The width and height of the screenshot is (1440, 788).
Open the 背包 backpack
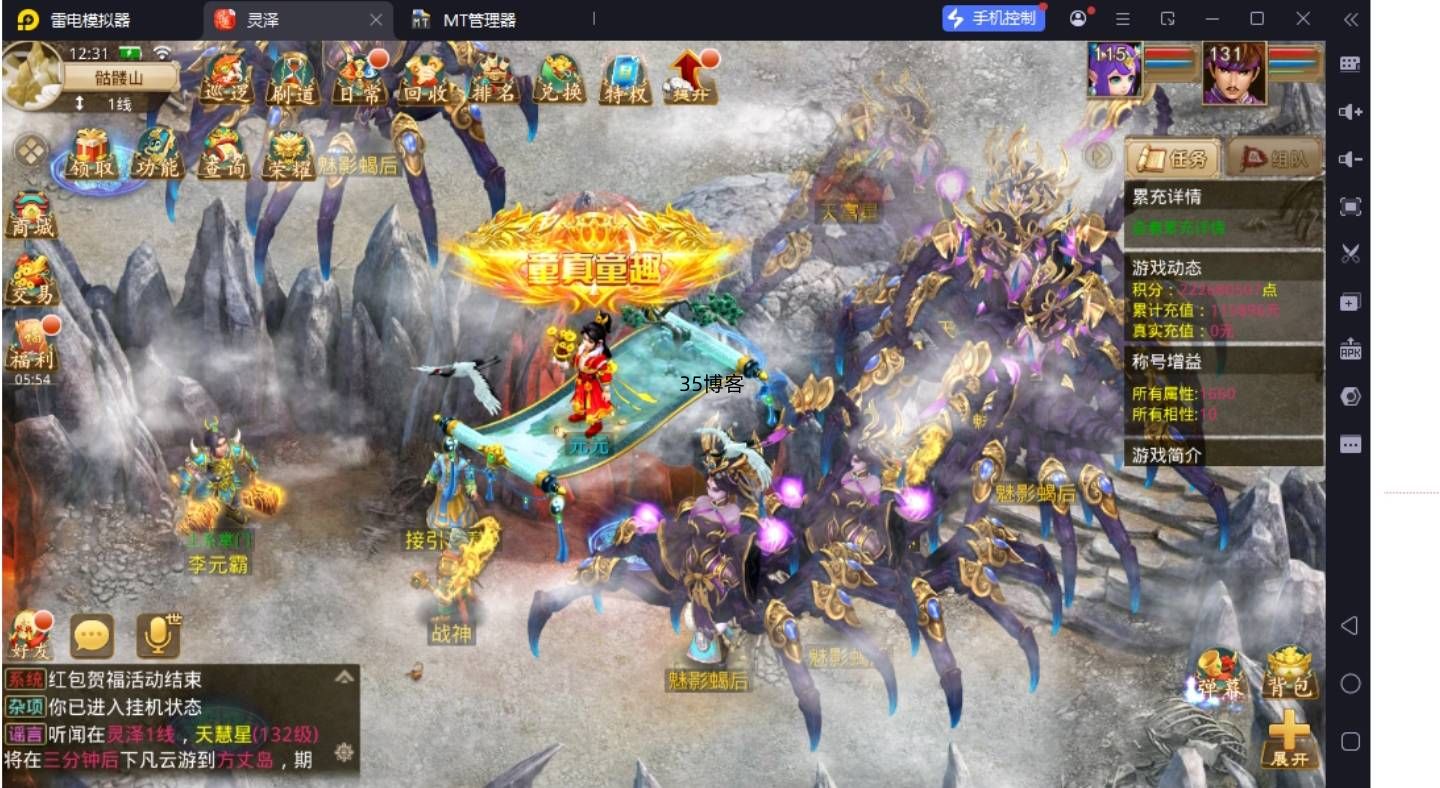(1289, 672)
